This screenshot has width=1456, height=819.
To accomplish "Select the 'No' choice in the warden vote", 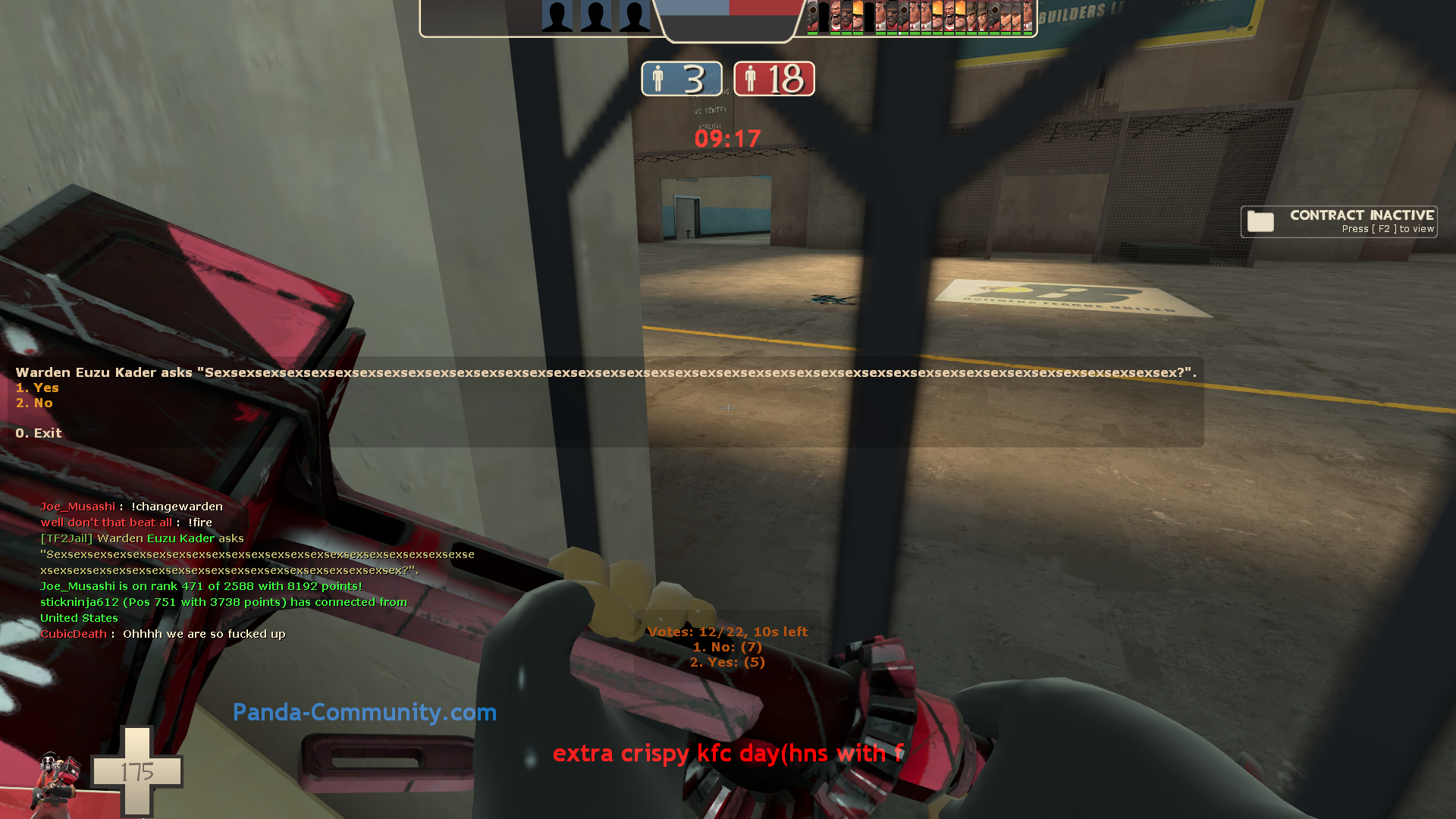I will click(35, 403).
